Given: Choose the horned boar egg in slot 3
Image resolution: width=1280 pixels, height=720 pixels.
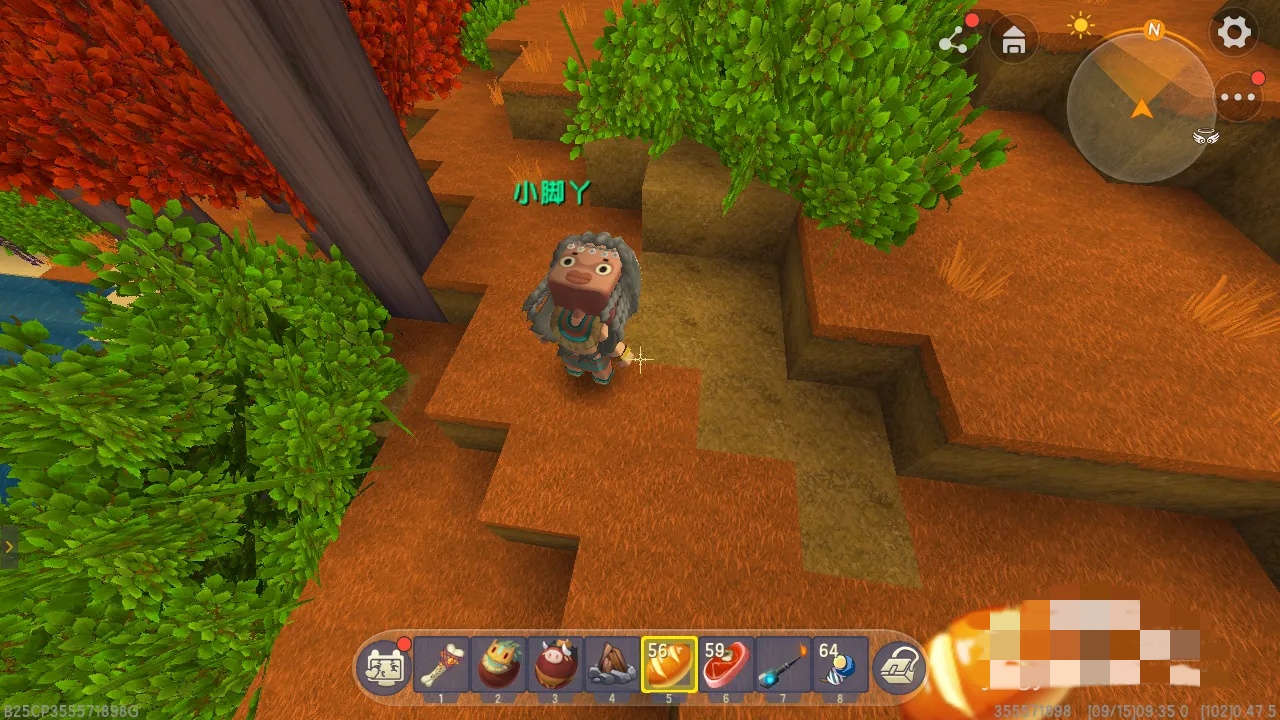Looking at the screenshot, I should [x=555, y=664].
